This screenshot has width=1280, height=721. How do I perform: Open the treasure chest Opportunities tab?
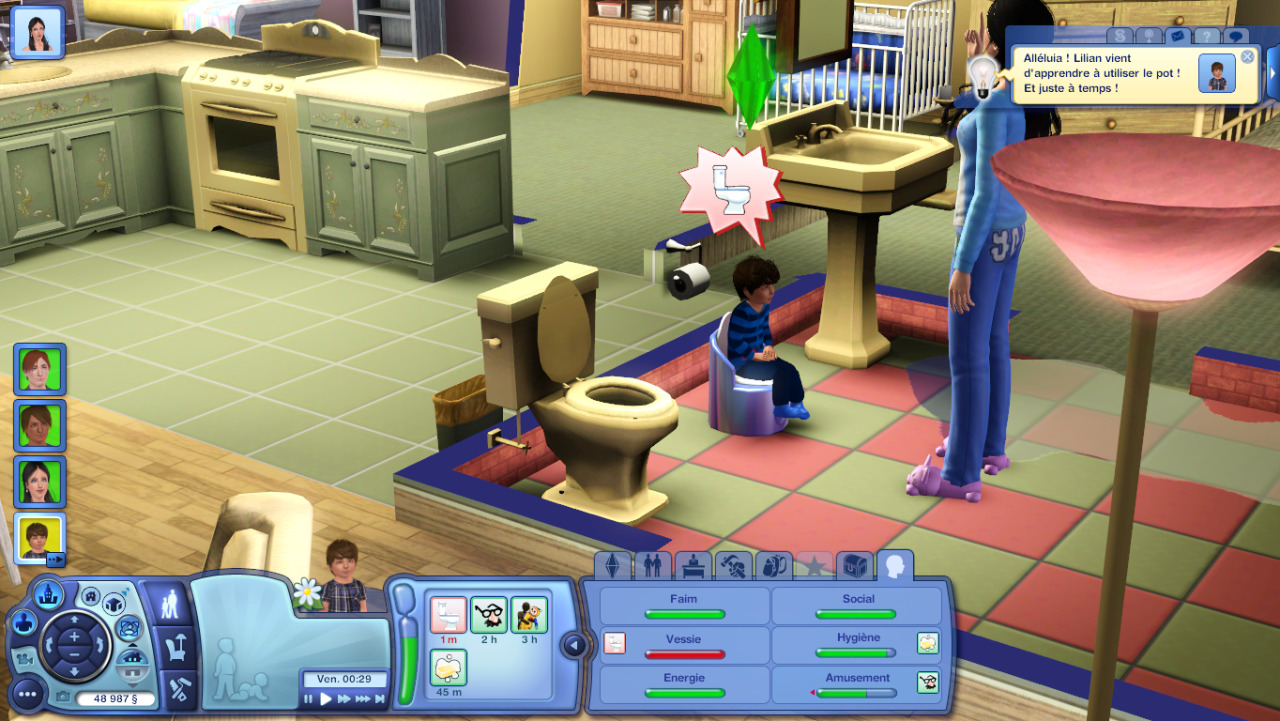pos(855,567)
